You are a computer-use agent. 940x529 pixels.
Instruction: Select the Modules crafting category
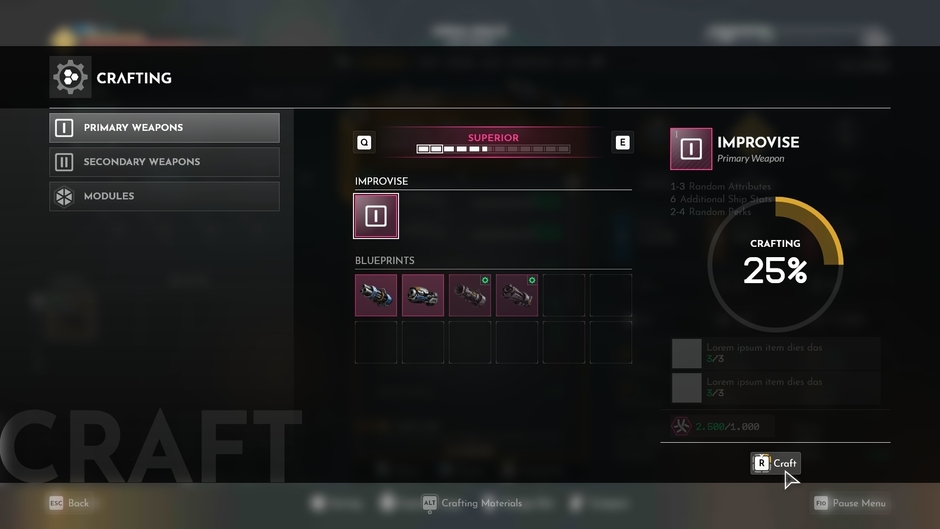(x=165, y=196)
